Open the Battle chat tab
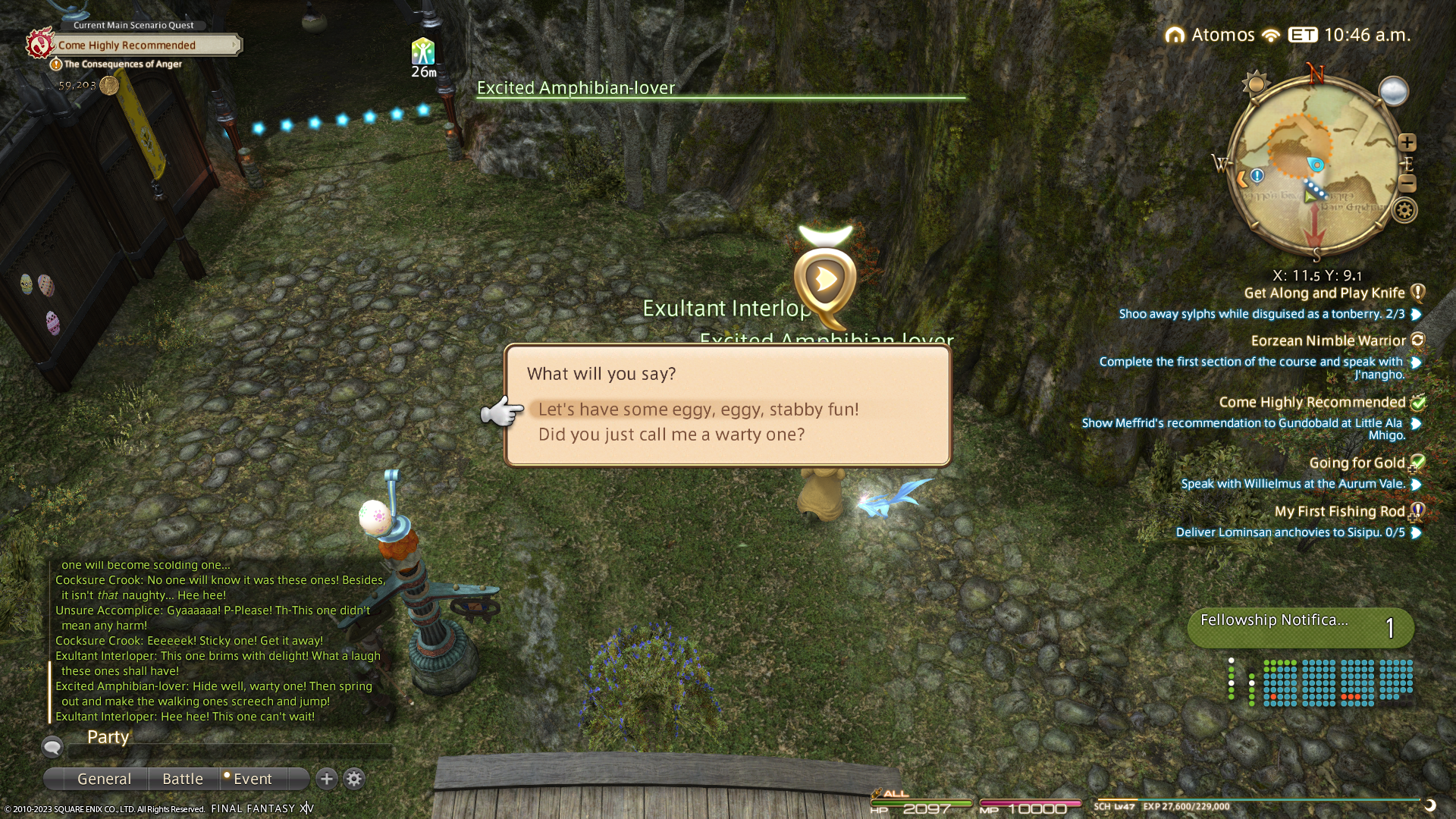This screenshot has width=1456, height=819. click(183, 779)
